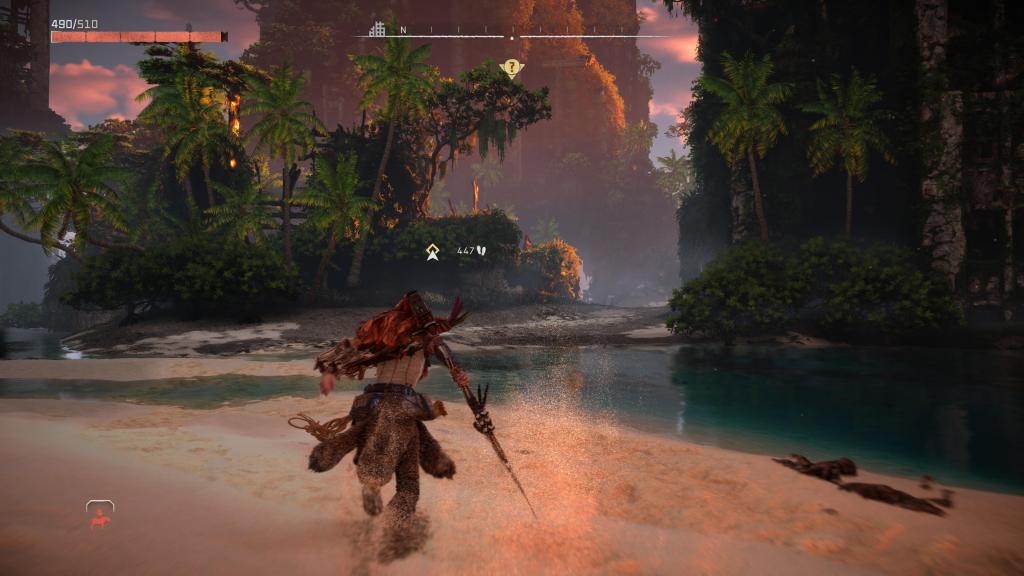Activate the red mount call icon
The width and height of the screenshot is (1024, 576).
point(99,514)
